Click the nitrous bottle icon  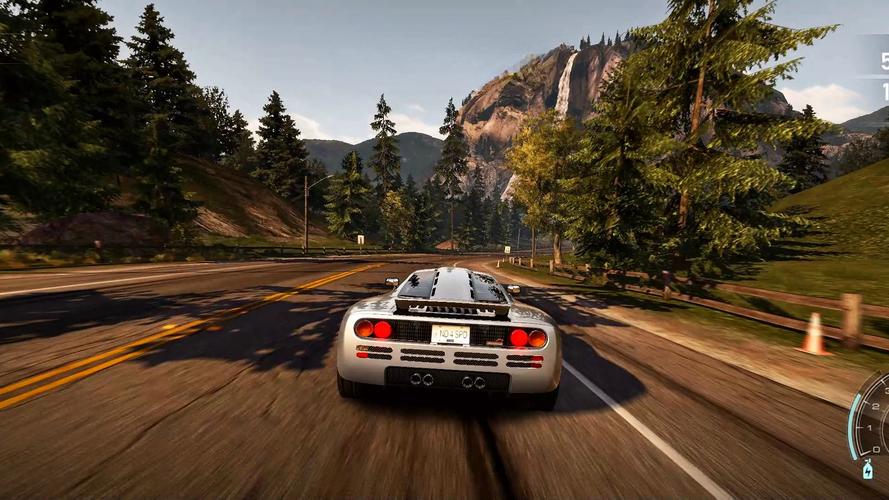tap(868, 469)
